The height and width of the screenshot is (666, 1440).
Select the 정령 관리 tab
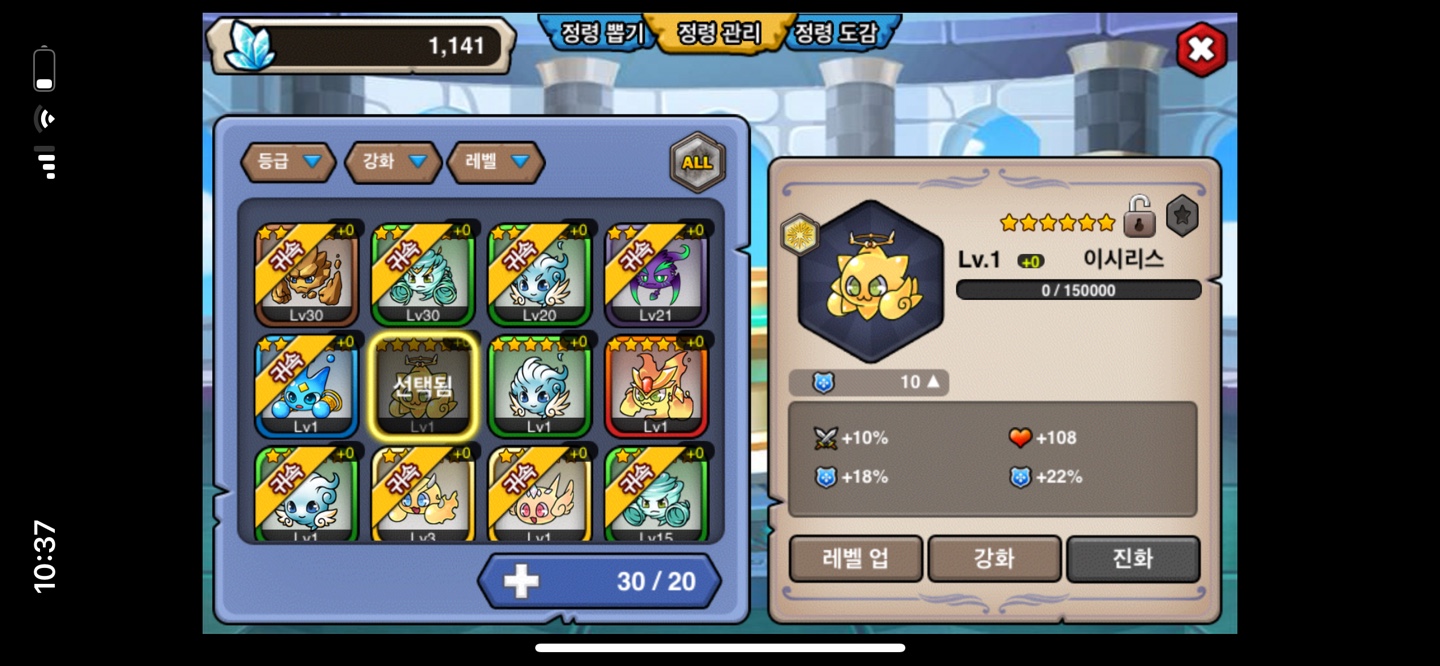[719, 33]
